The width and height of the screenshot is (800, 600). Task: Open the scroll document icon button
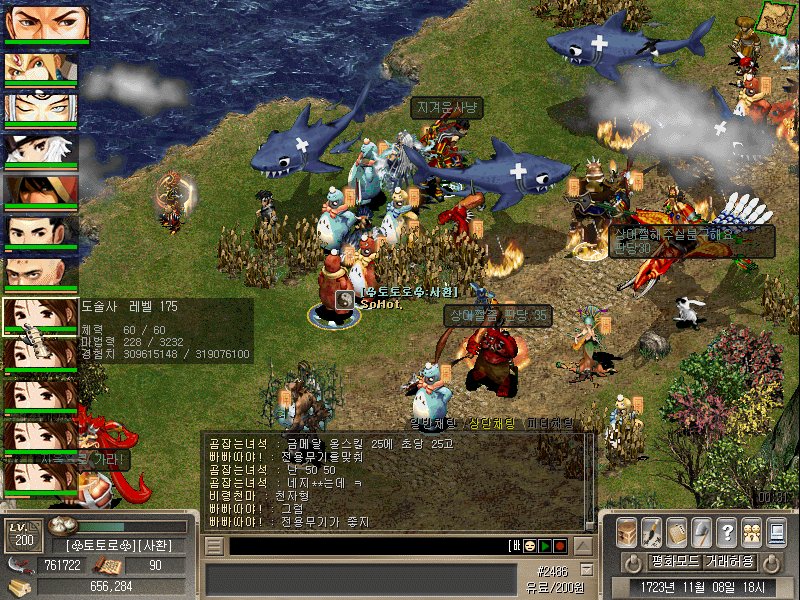[x=677, y=532]
